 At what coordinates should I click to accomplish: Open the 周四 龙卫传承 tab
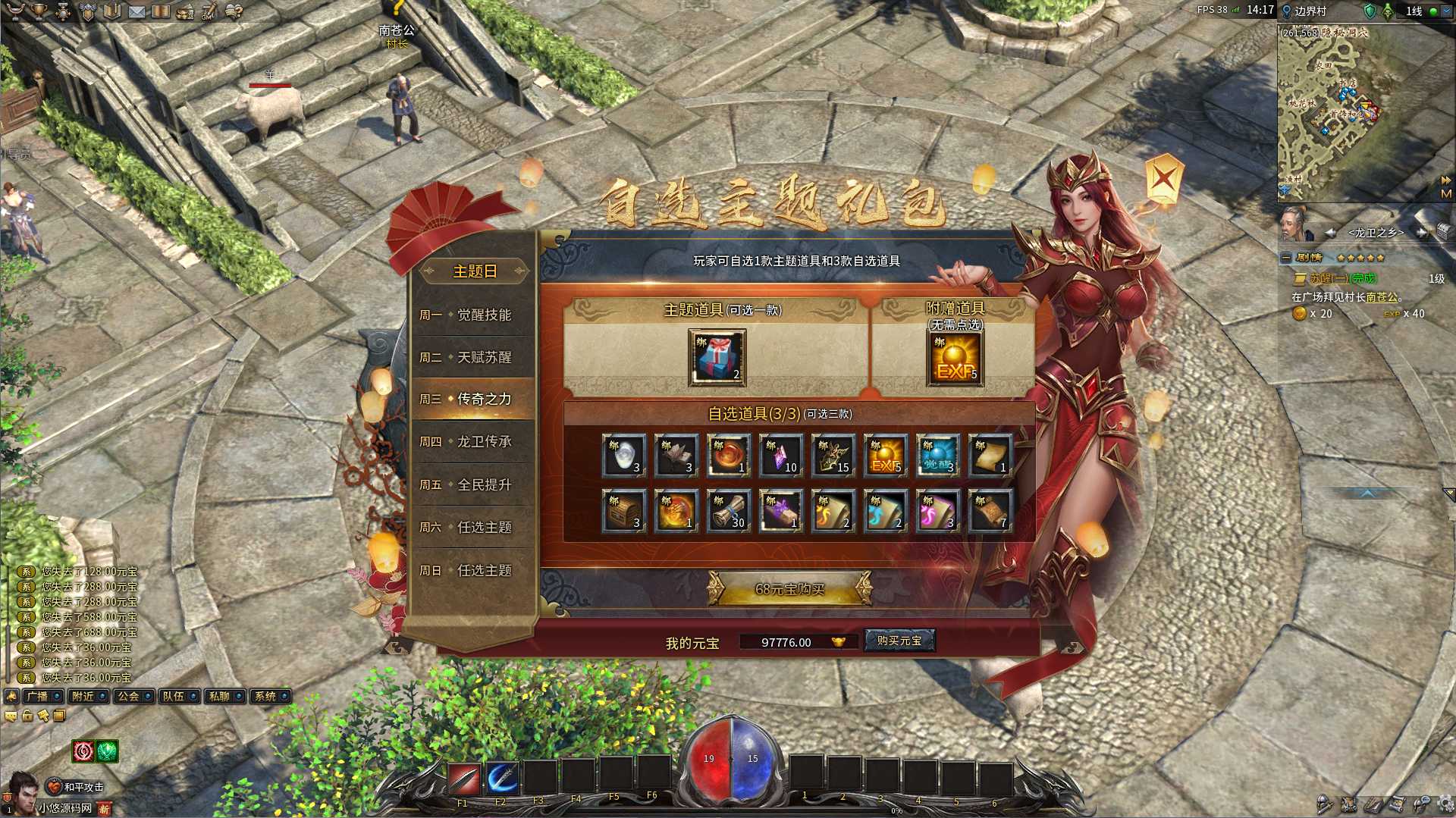(x=473, y=441)
